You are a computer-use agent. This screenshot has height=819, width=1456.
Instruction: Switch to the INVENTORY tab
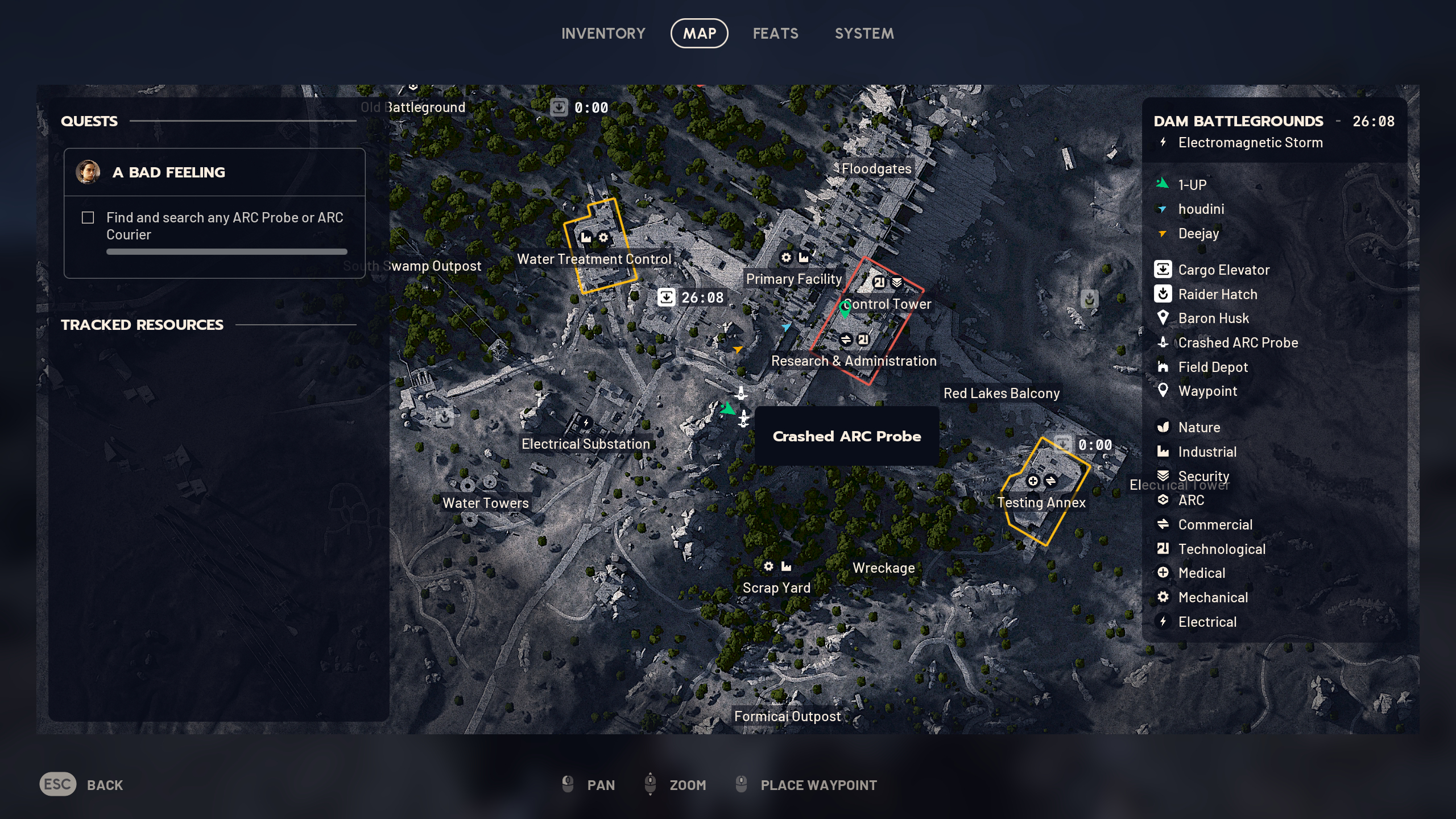pyautogui.click(x=603, y=34)
